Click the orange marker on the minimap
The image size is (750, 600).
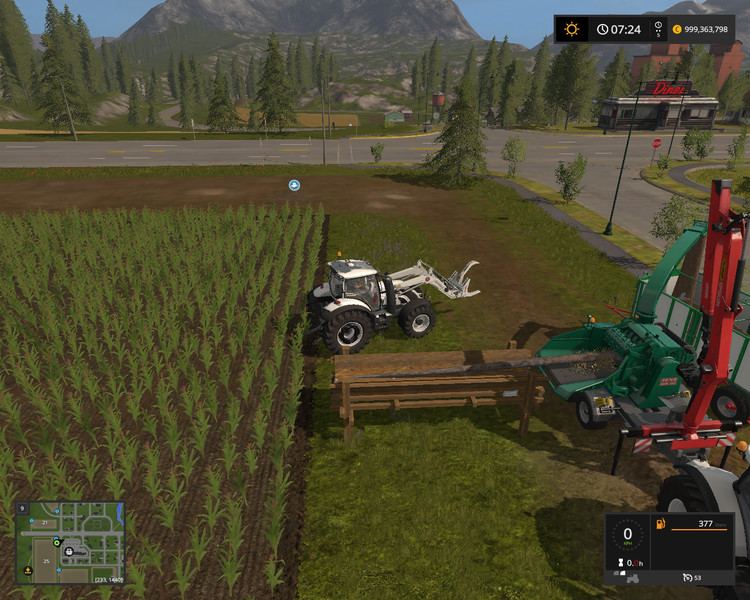(x=28, y=571)
